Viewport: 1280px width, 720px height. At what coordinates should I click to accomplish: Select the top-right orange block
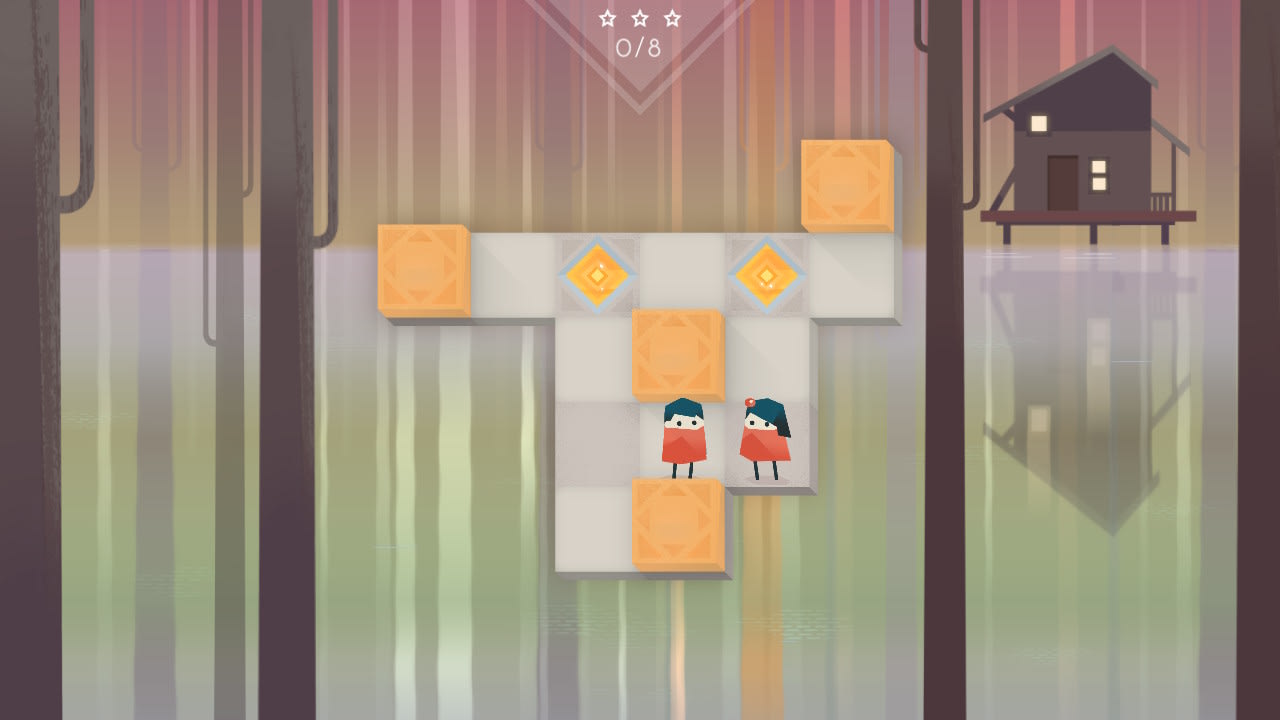pos(848,185)
